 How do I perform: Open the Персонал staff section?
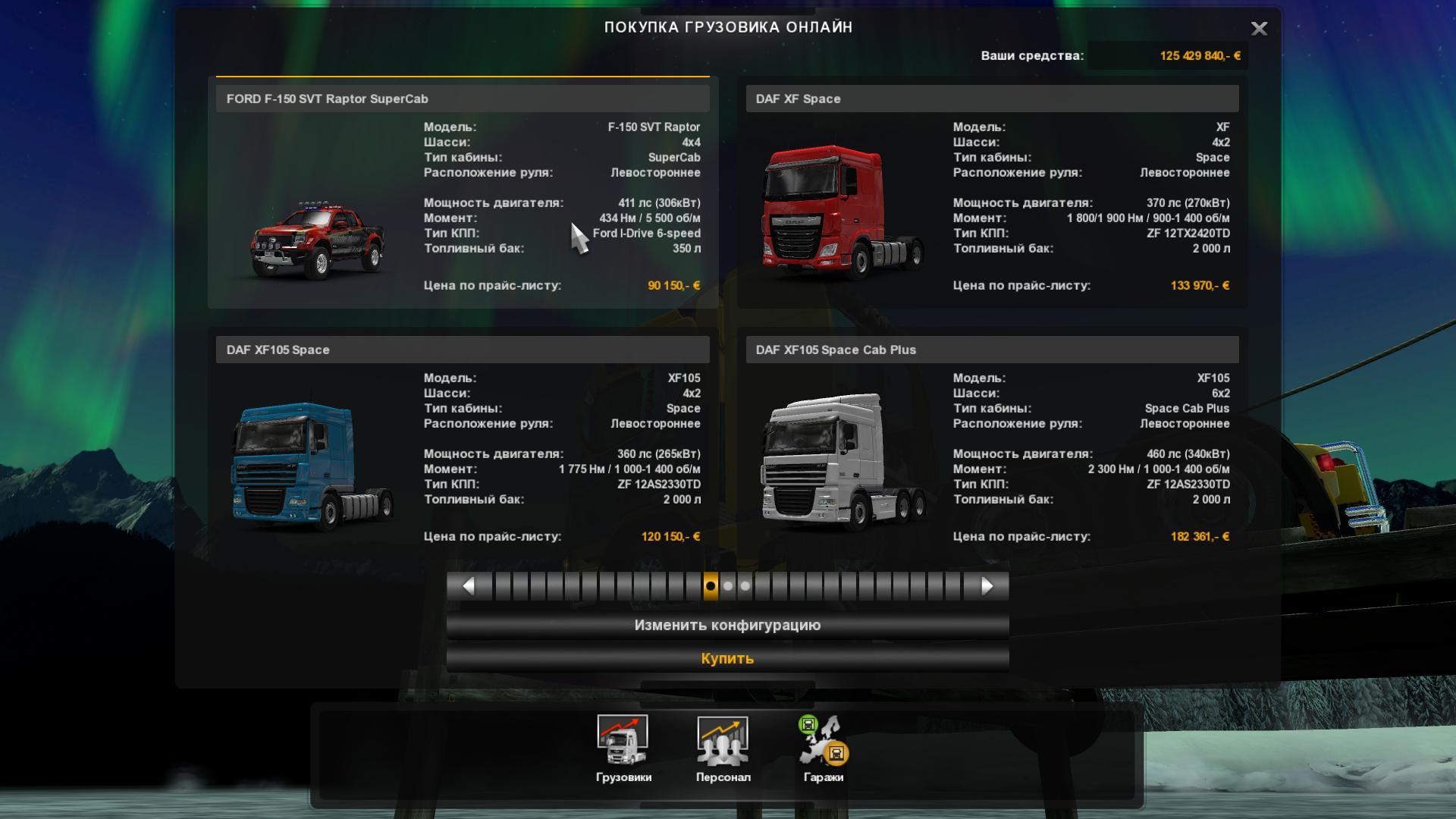(723, 748)
